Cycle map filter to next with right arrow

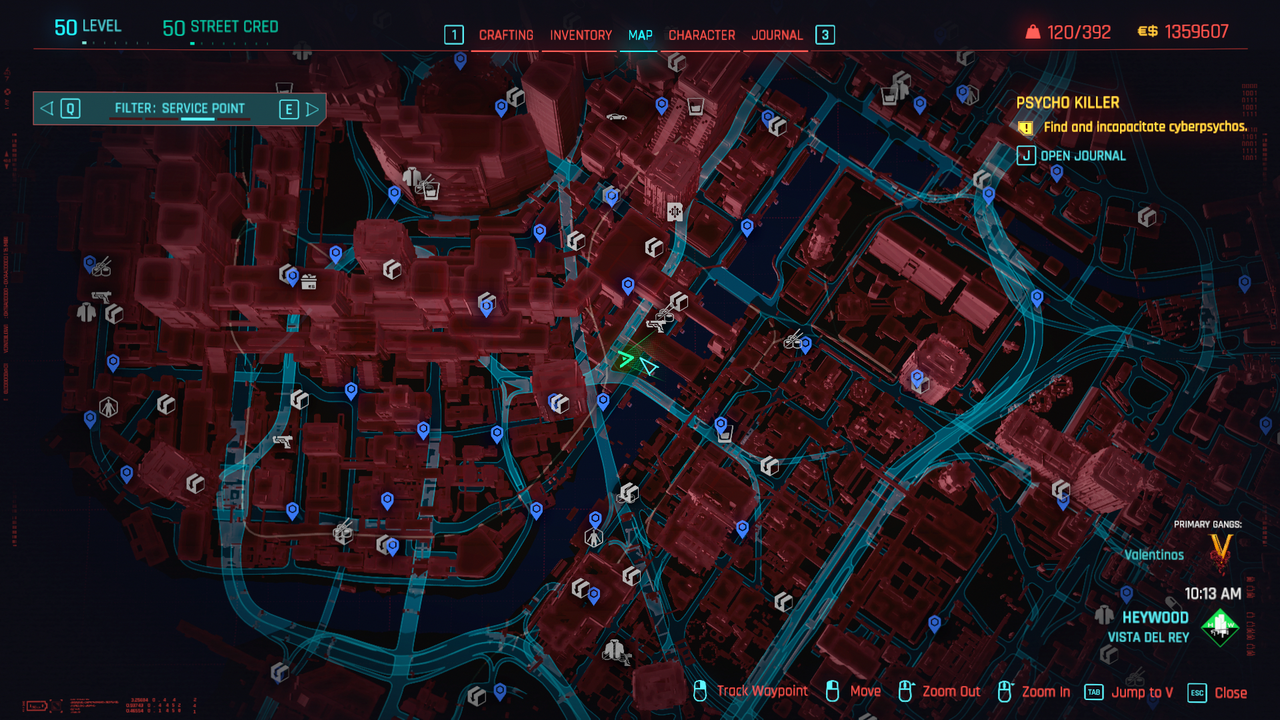(312, 108)
